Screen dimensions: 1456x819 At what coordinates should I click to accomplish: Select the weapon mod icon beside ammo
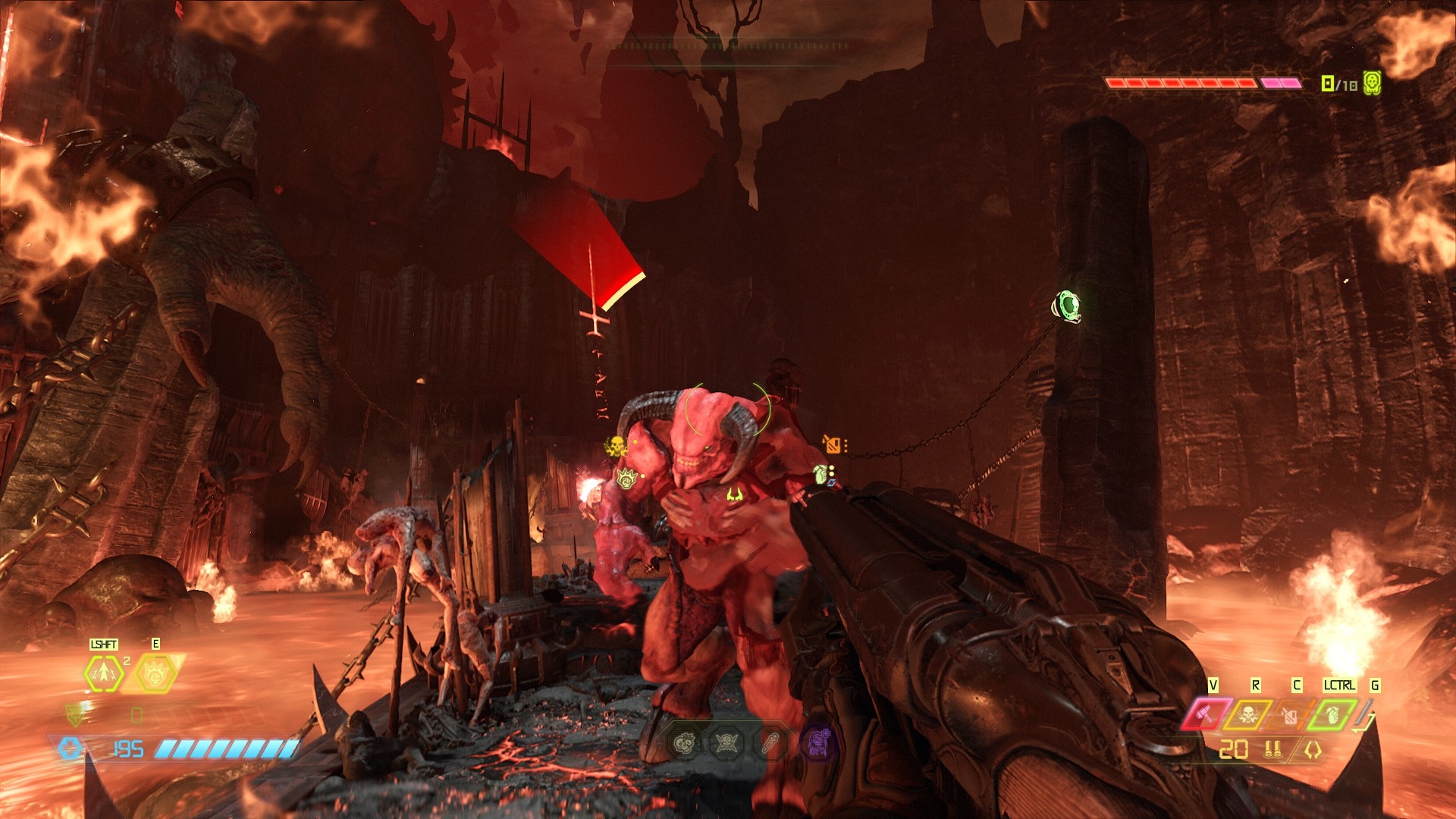1313,750
